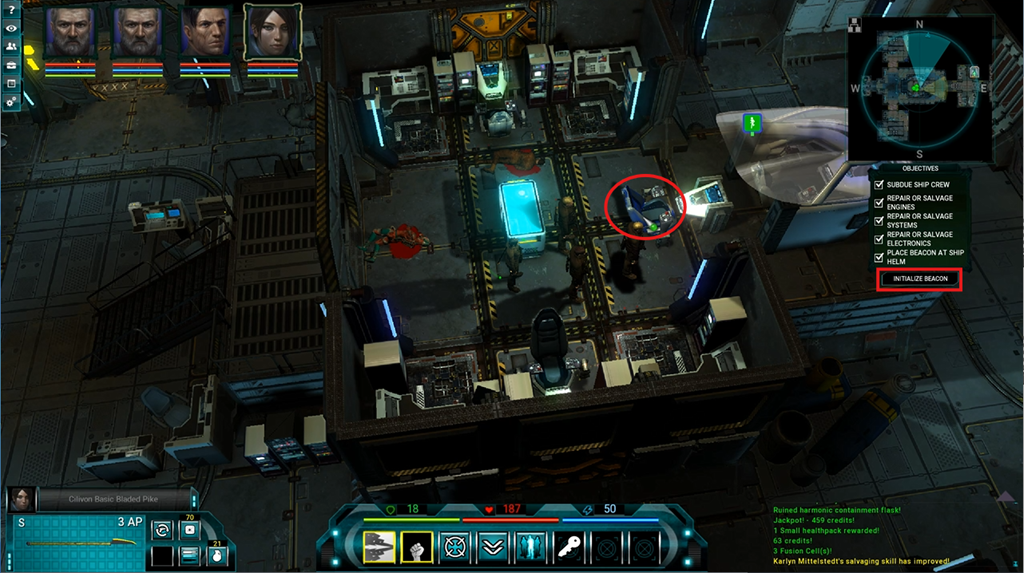Viewport: 1024px width, 573px height.
Task: Activate the raised fist melee ability
Action: [416, 547]
